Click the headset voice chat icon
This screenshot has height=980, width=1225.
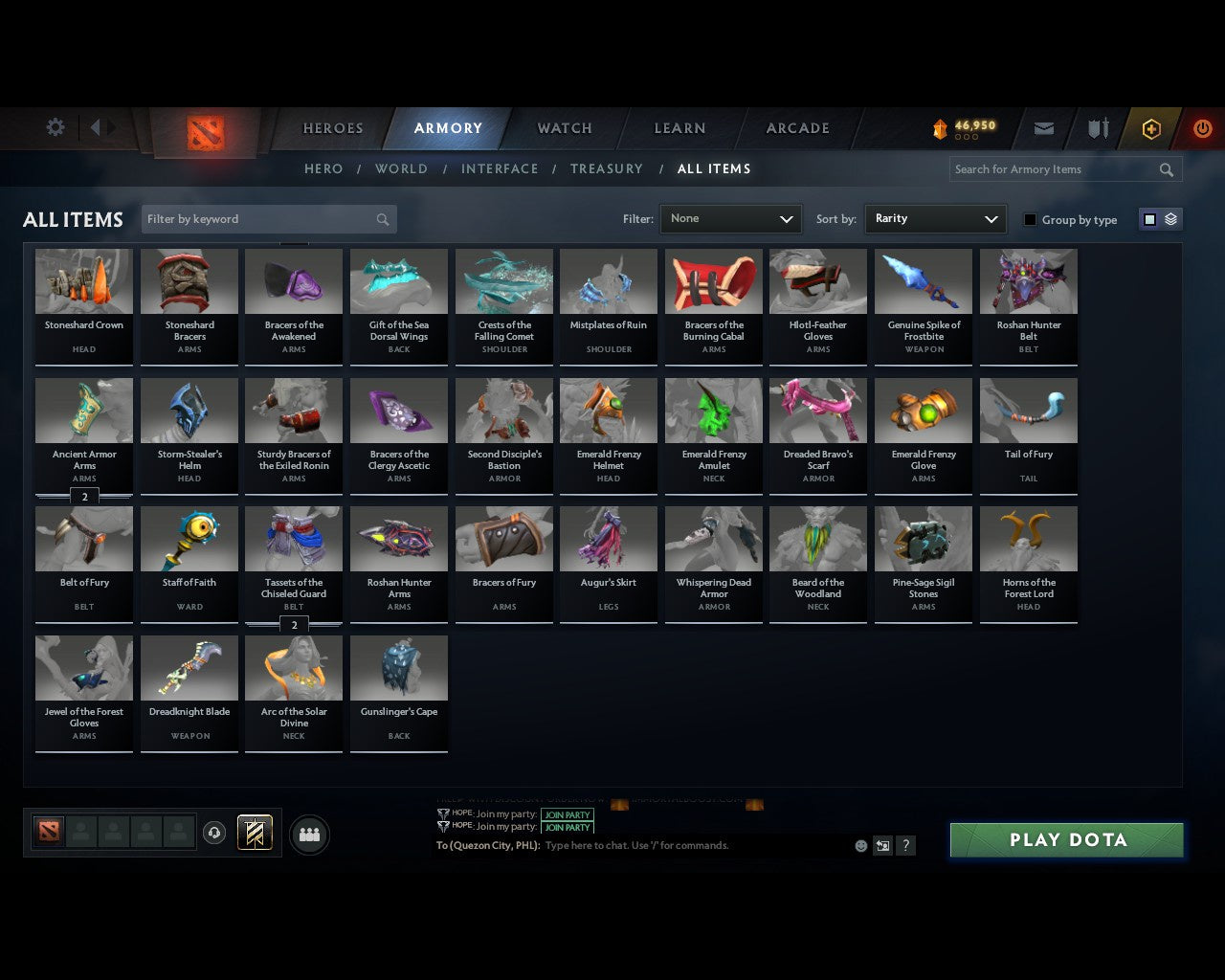click(214, 833)
